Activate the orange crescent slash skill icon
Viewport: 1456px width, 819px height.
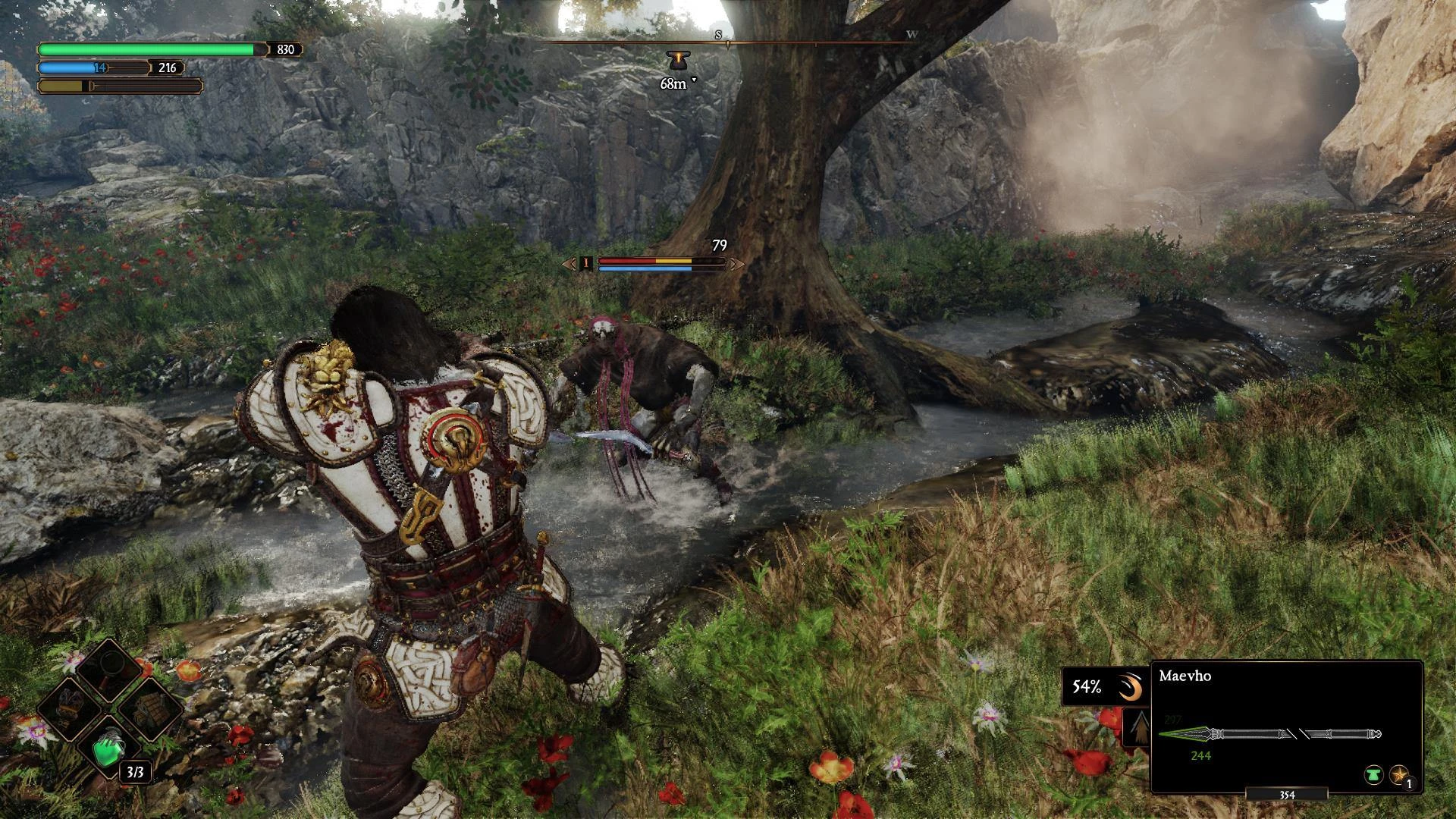[1130, 688]
